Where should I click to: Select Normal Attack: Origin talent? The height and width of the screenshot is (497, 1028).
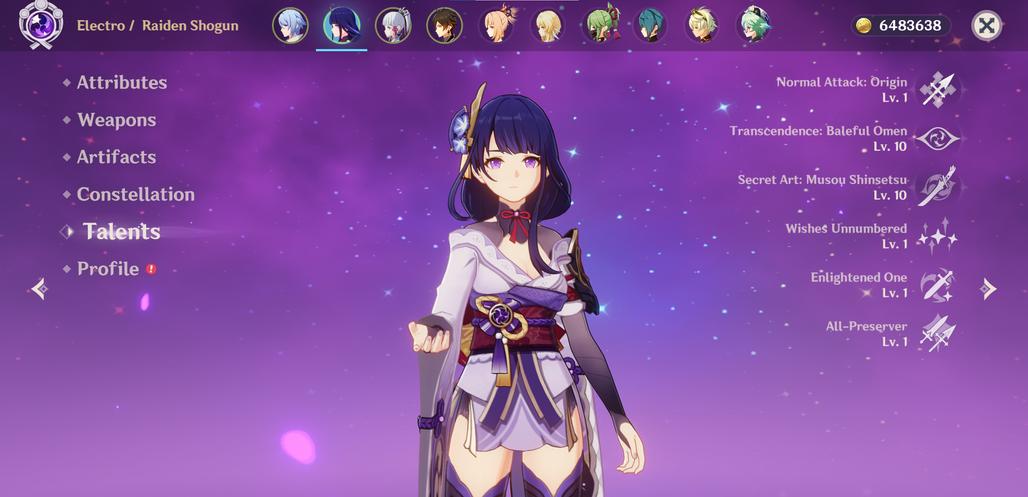click(938, 90)
